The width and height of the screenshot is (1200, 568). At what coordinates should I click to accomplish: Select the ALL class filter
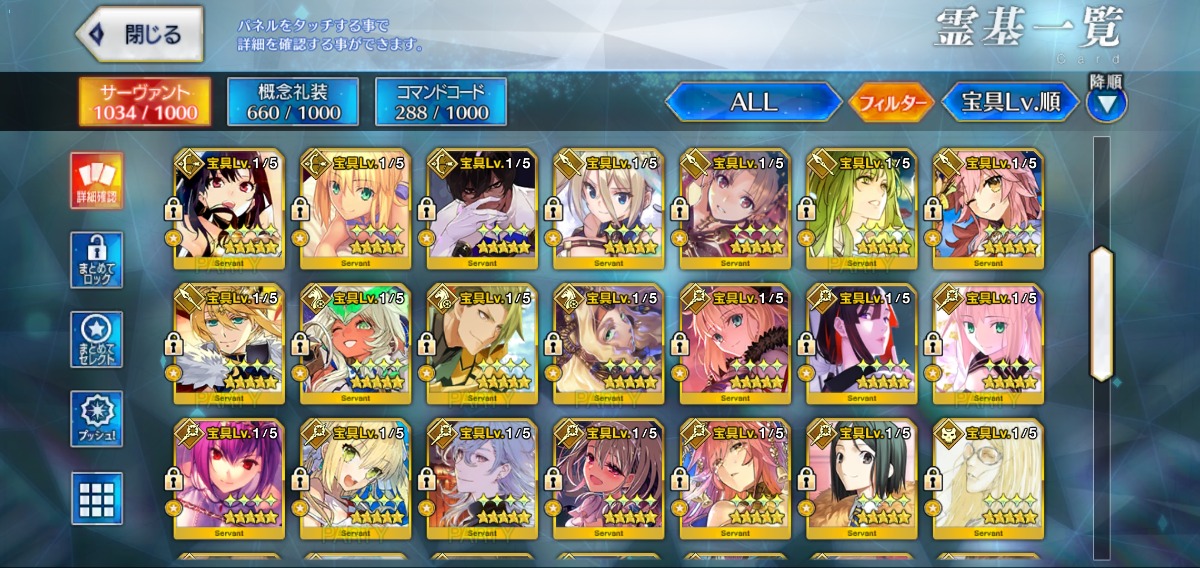click(x=754, y=102)
